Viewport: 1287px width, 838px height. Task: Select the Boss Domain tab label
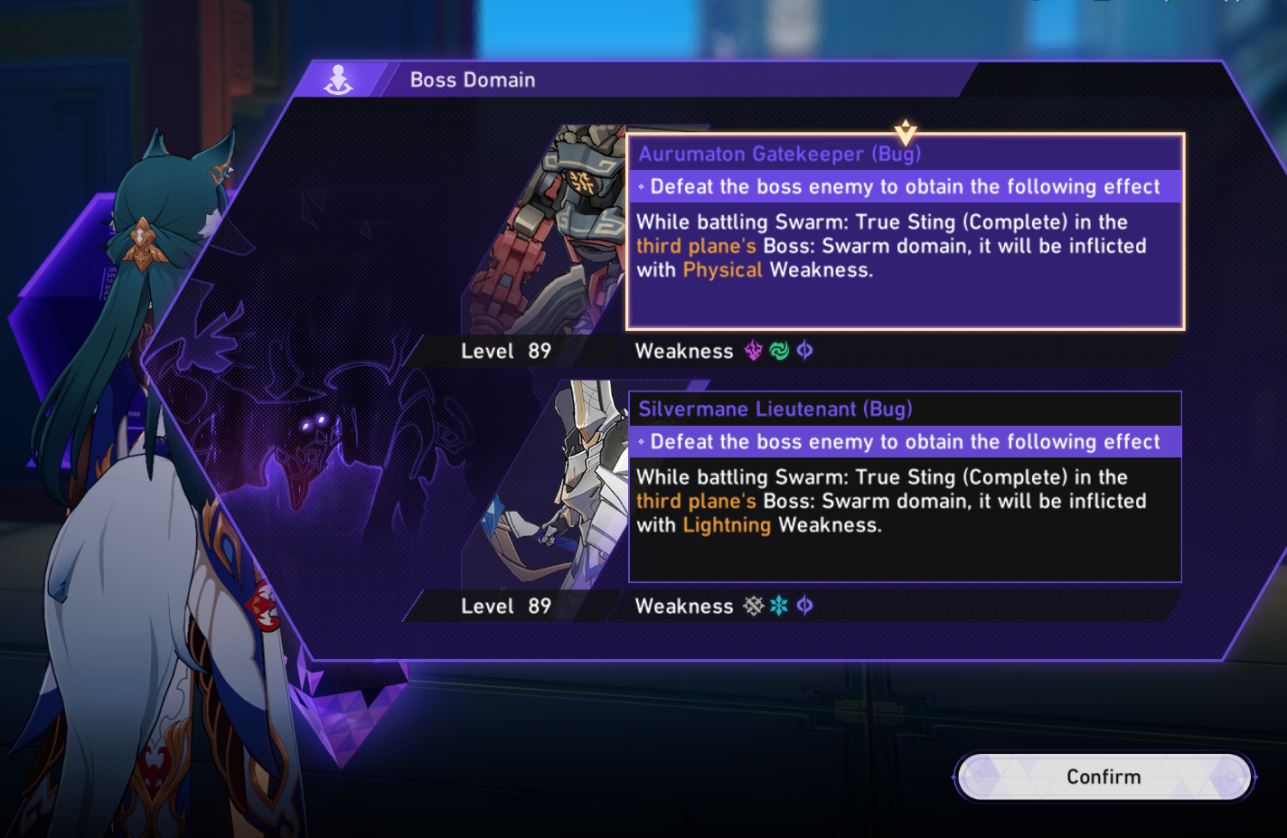[473, 79]
